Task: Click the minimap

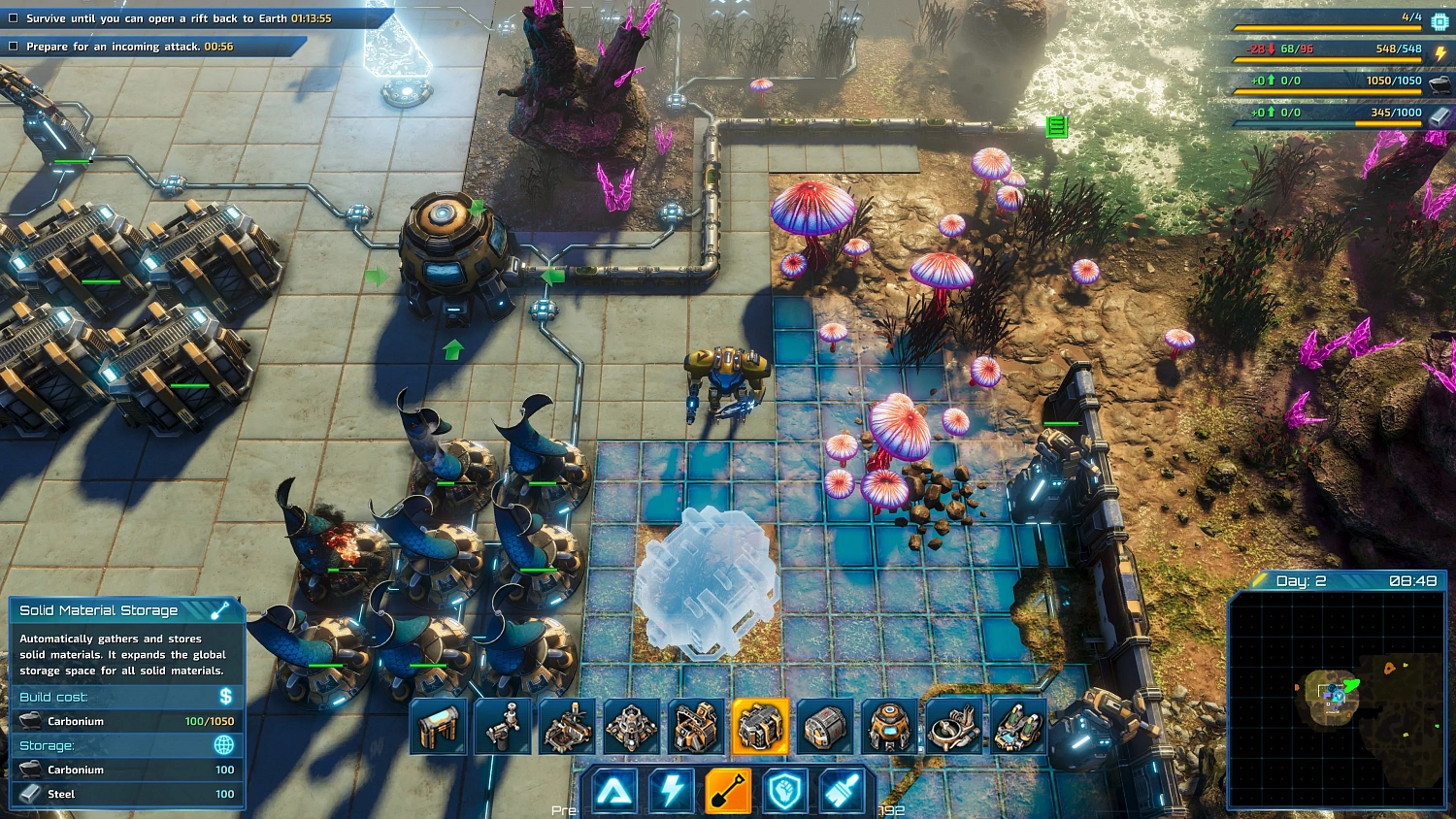Action: click(1337, 701)
